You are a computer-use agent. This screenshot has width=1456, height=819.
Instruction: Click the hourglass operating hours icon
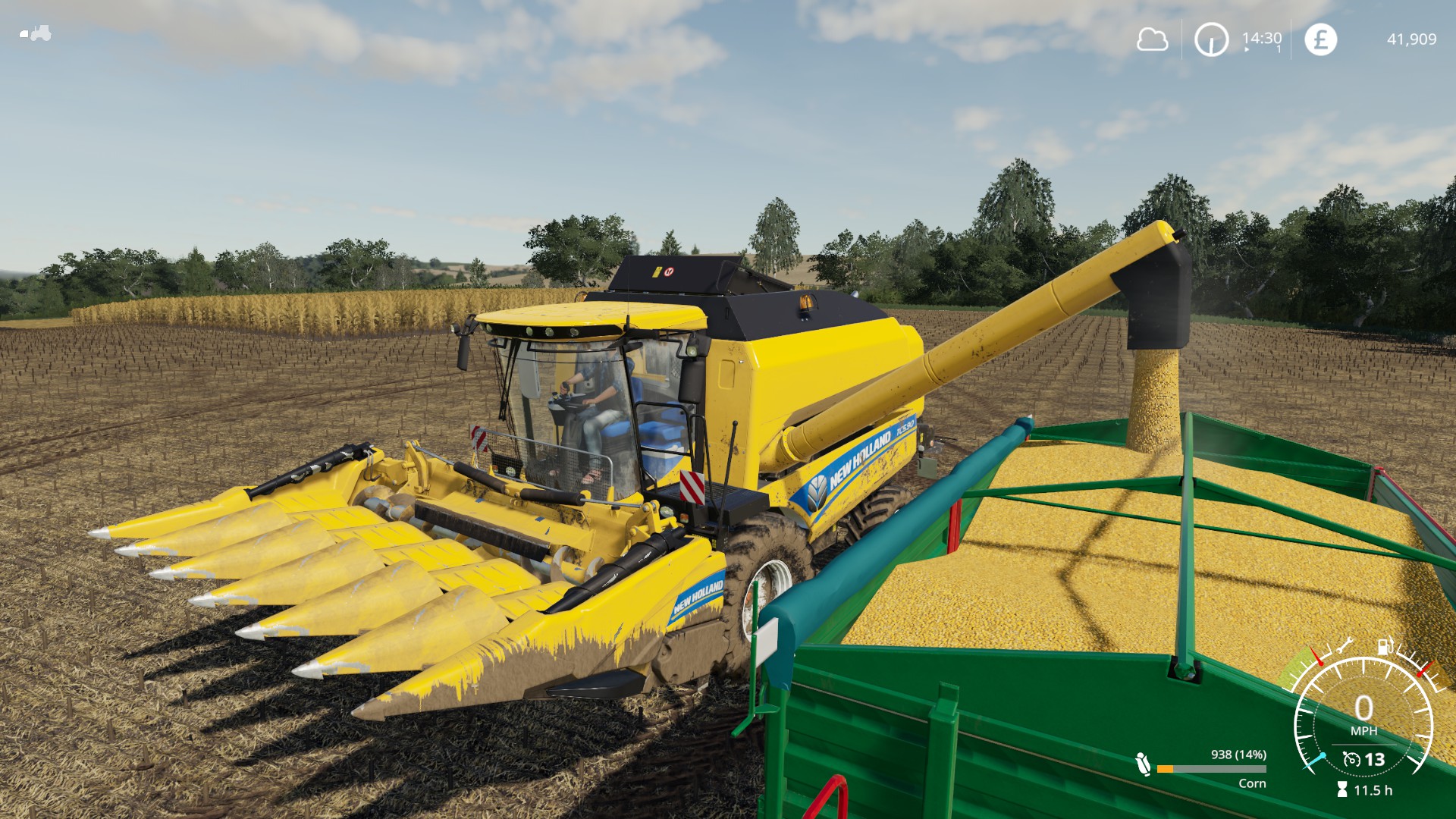click(x=1342, y=790)
